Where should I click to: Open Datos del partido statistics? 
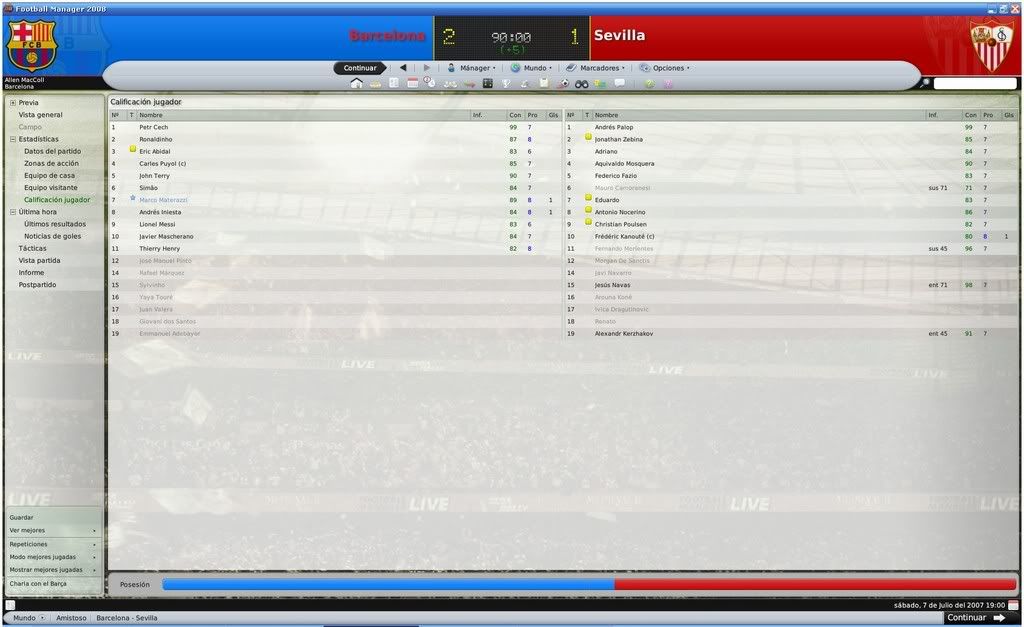pos(52,151)
